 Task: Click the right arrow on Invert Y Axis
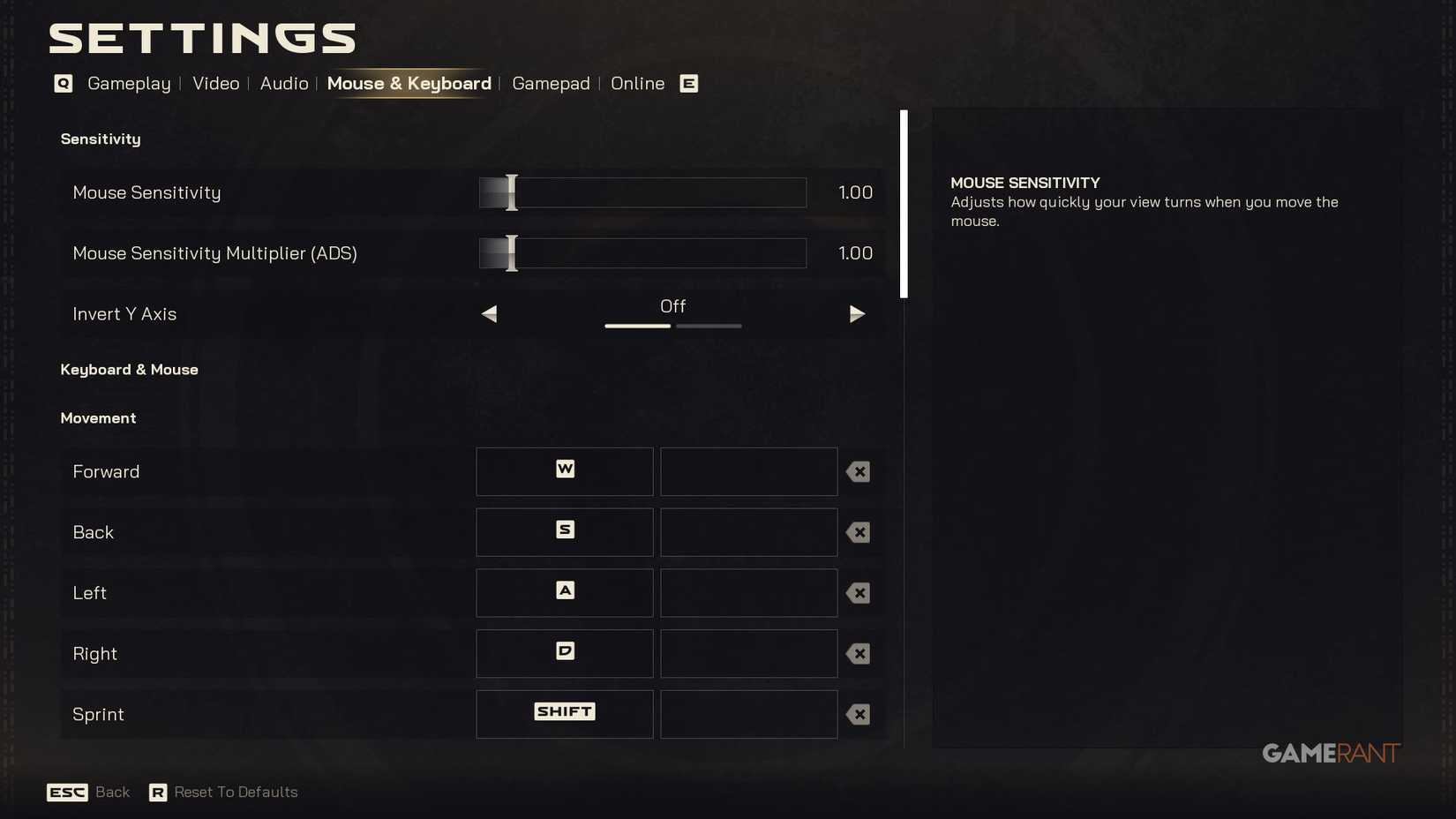[857, 313]
